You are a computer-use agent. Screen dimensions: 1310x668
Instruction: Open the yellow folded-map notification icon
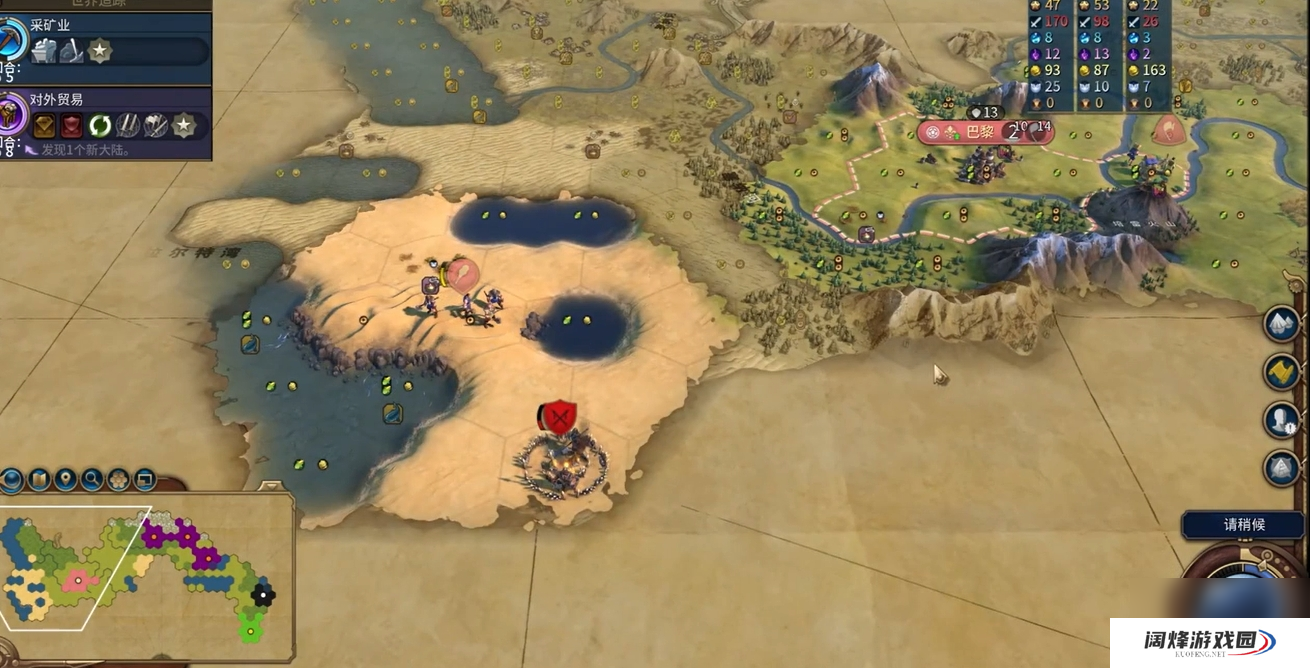click(1281, 371)
